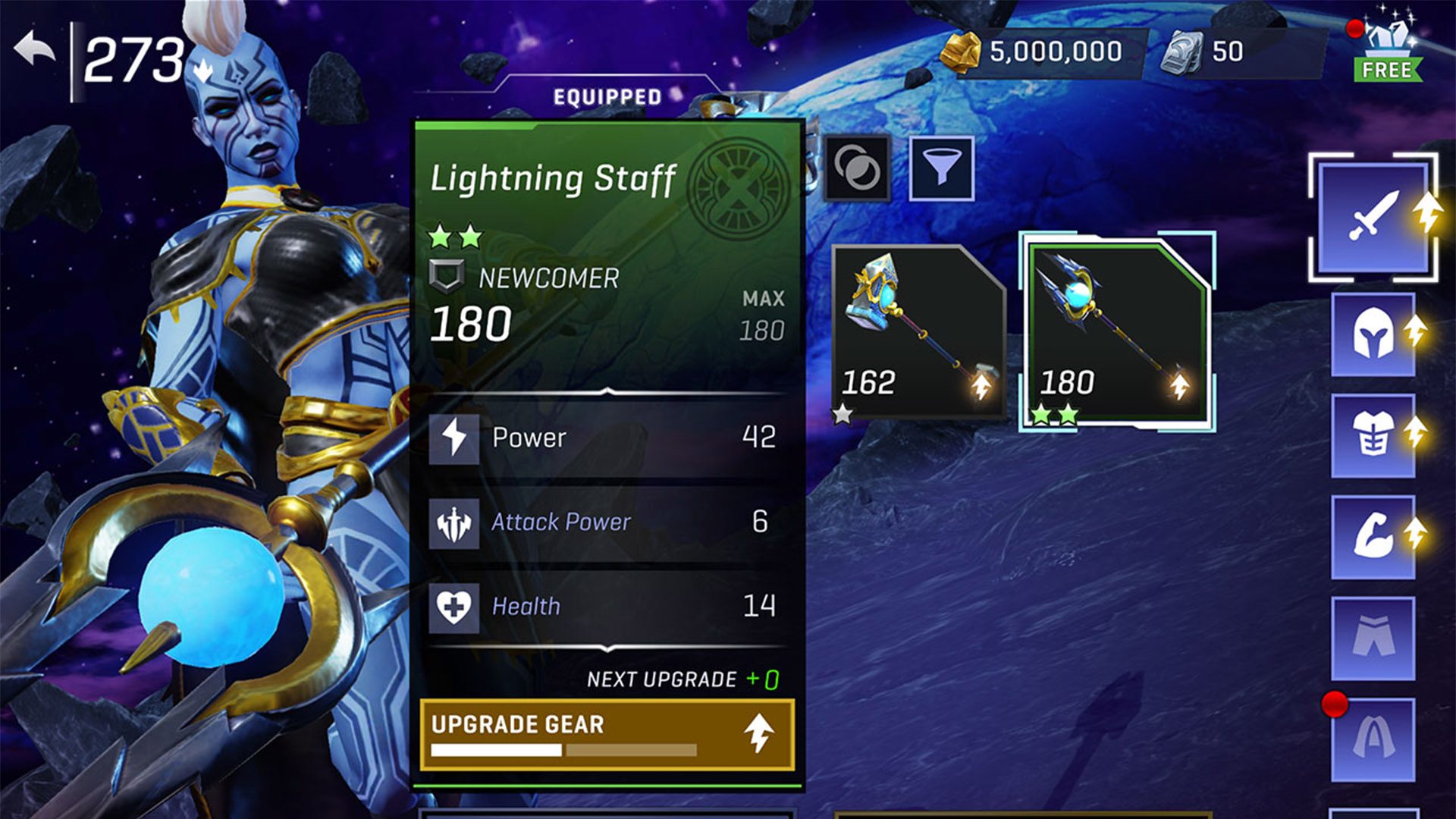
Task: Toggle the overlapping circles compare button
Action: click(x=858, y=168)
